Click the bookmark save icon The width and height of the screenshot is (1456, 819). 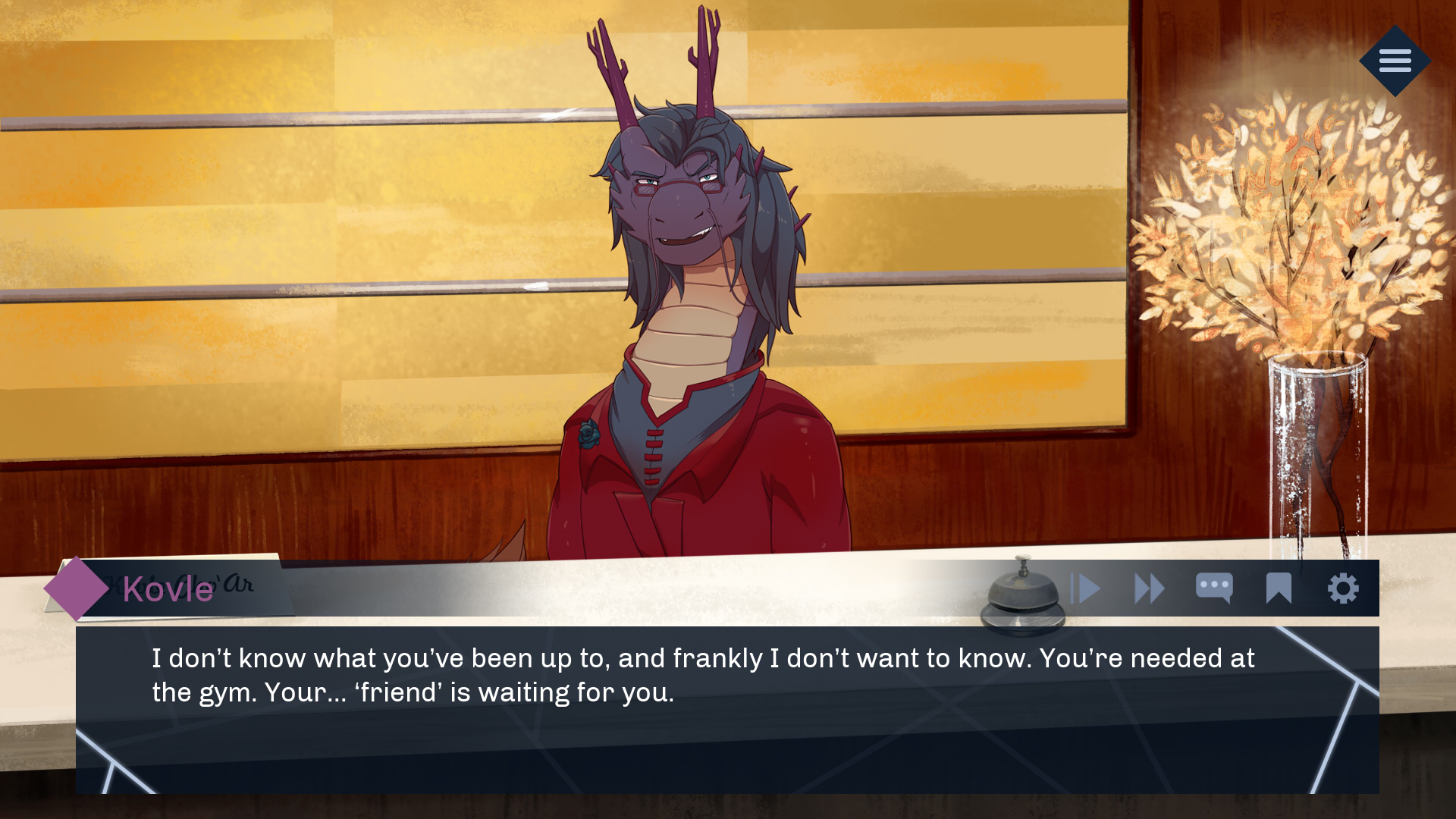point(1279,588)
